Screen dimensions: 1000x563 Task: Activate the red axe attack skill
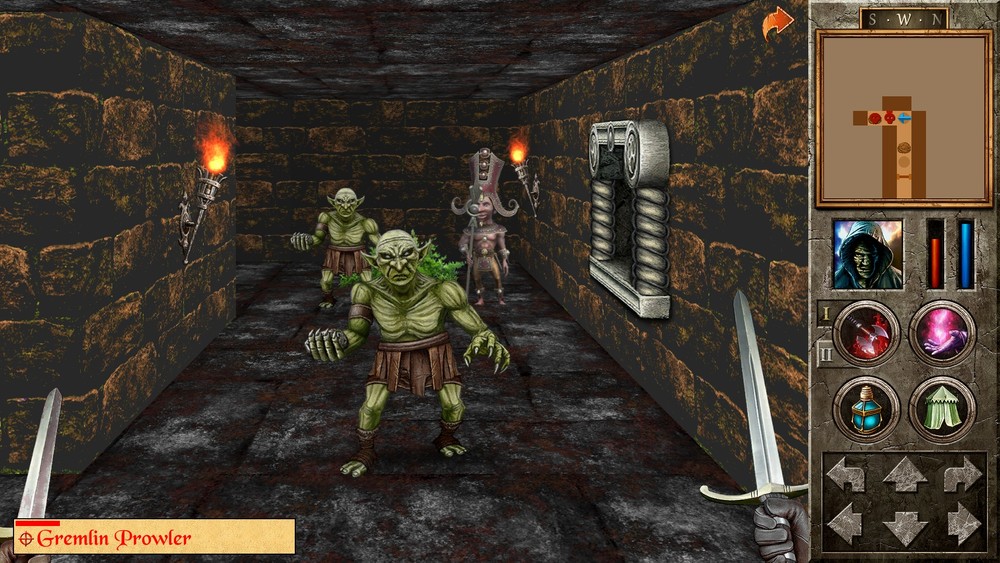pyautogui.click(x=866, y=333)
